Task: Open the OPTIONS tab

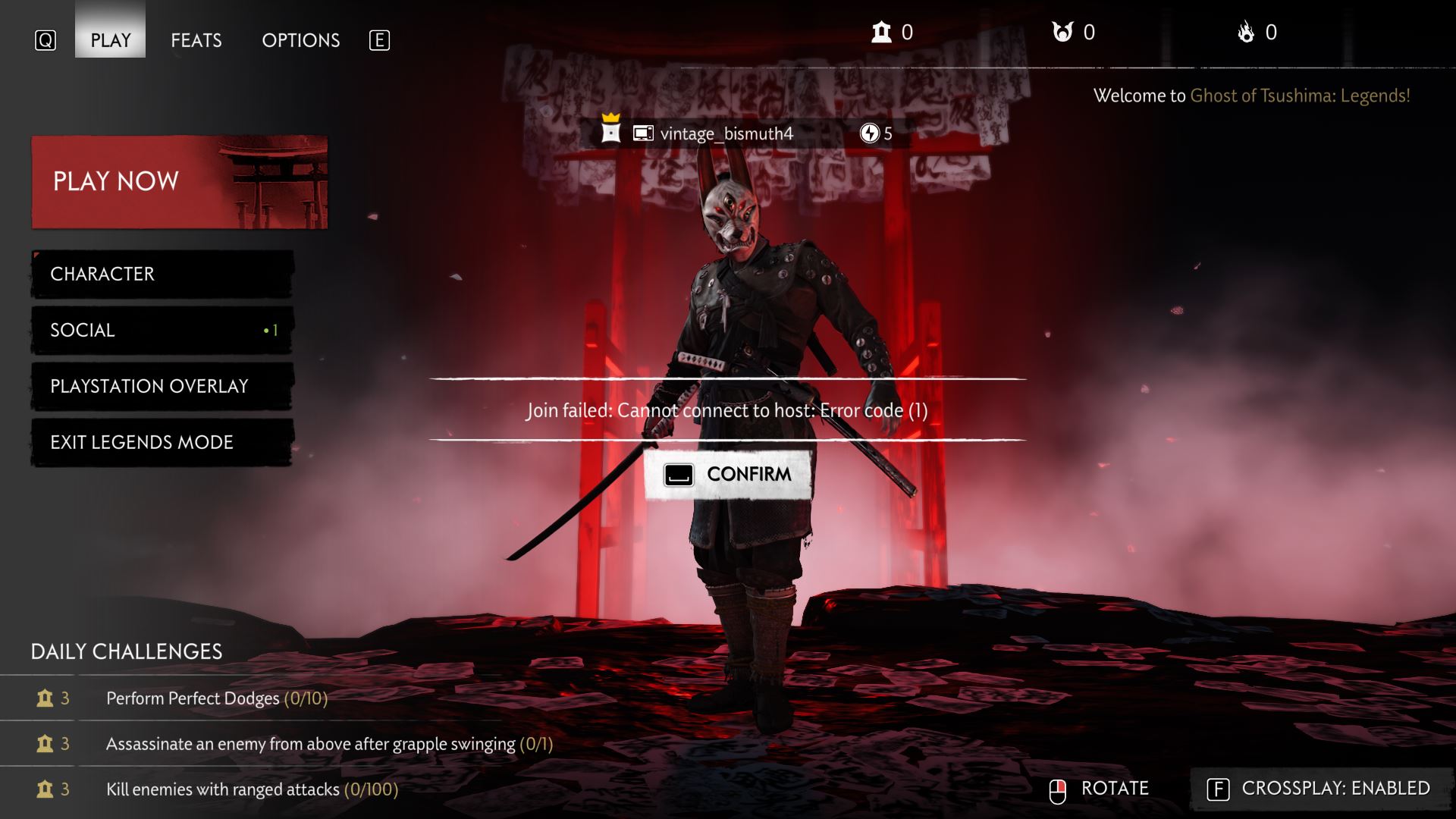Action: tap(301, 39)
